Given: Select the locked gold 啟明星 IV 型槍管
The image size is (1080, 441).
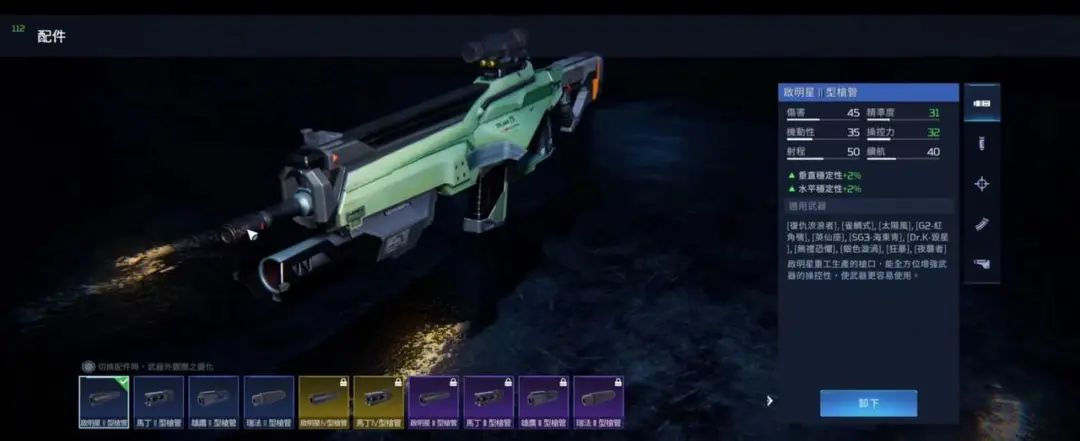Looking at the screenshot, I should [324, 401].
